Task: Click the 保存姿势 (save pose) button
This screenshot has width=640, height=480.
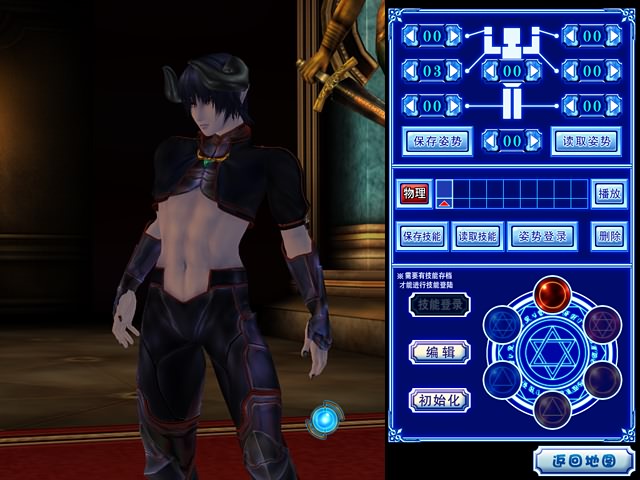Action: coord(436,141)
